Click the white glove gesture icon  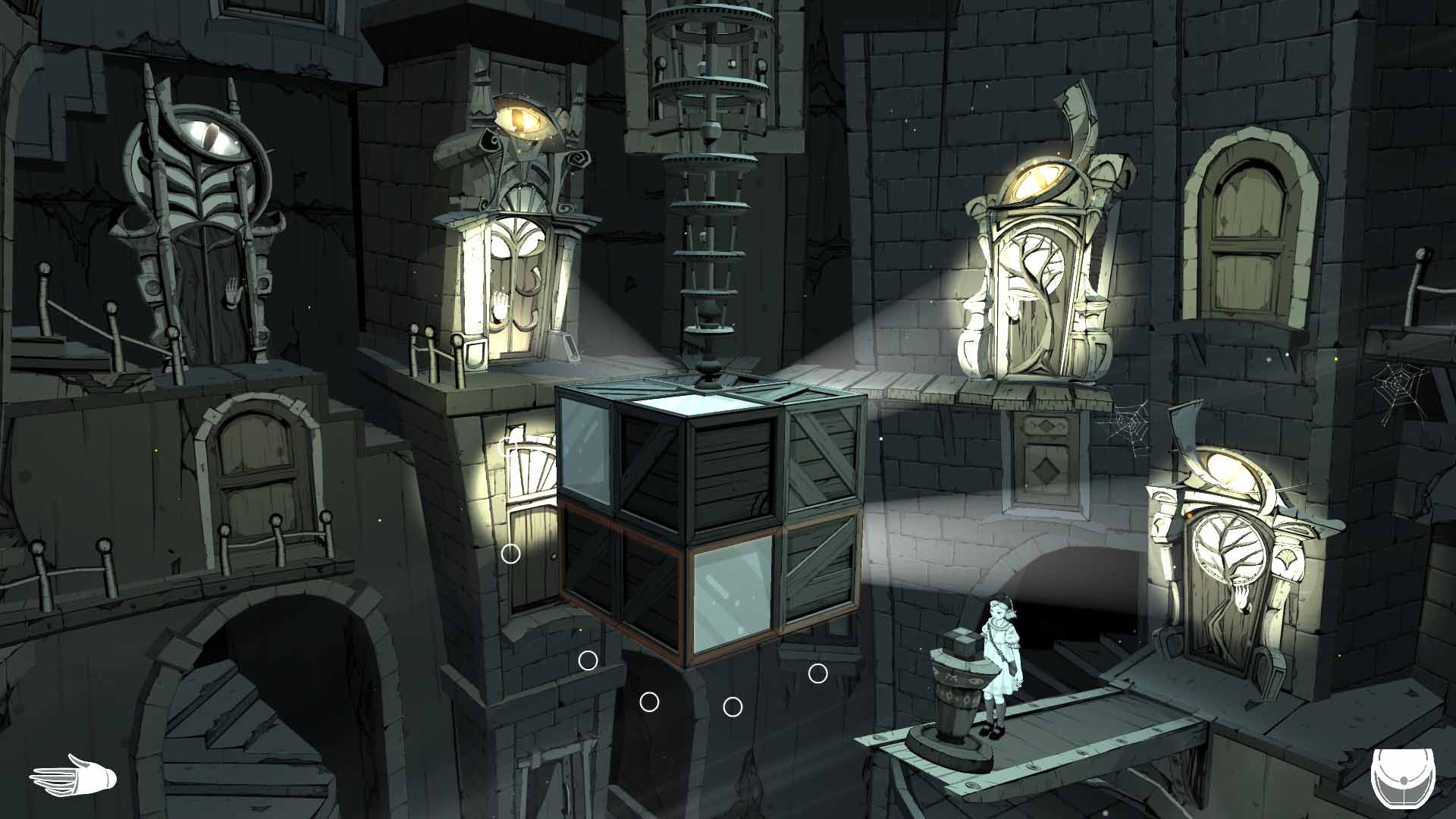click(72, 774)
